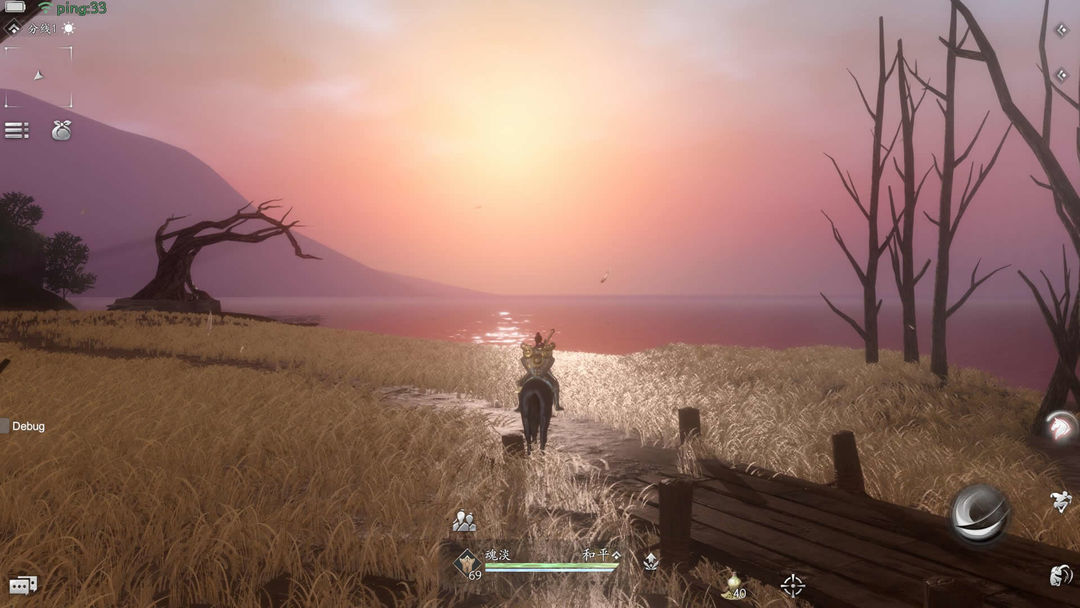Open the chat box icon
The width and height of the screenshot is (1080, 608).
[22, 584]
